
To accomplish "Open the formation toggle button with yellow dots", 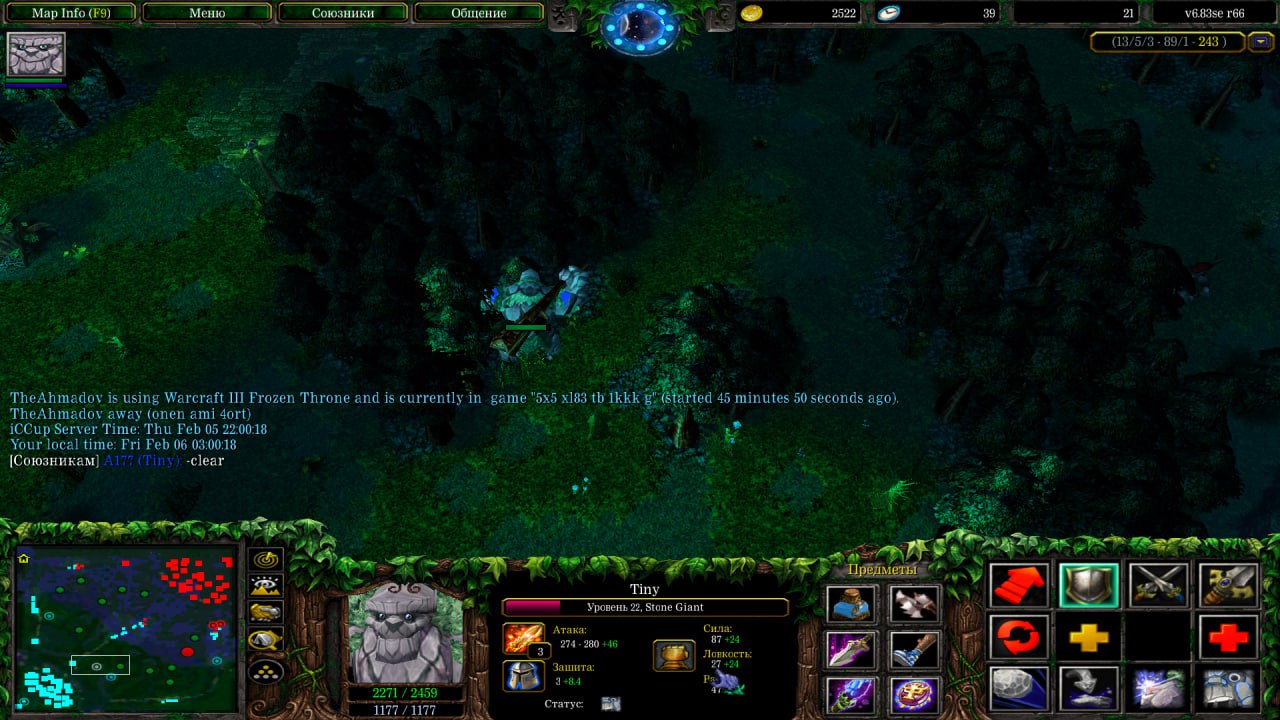I will (266, 670).
